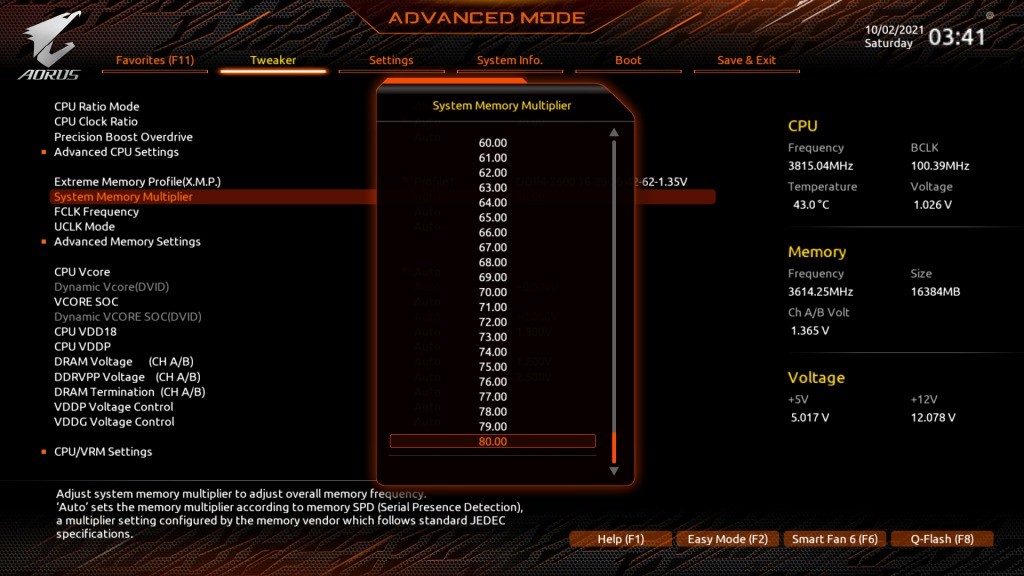
Task: Switch to Easy Mode (F2)
Action: (x=727, y=539)
